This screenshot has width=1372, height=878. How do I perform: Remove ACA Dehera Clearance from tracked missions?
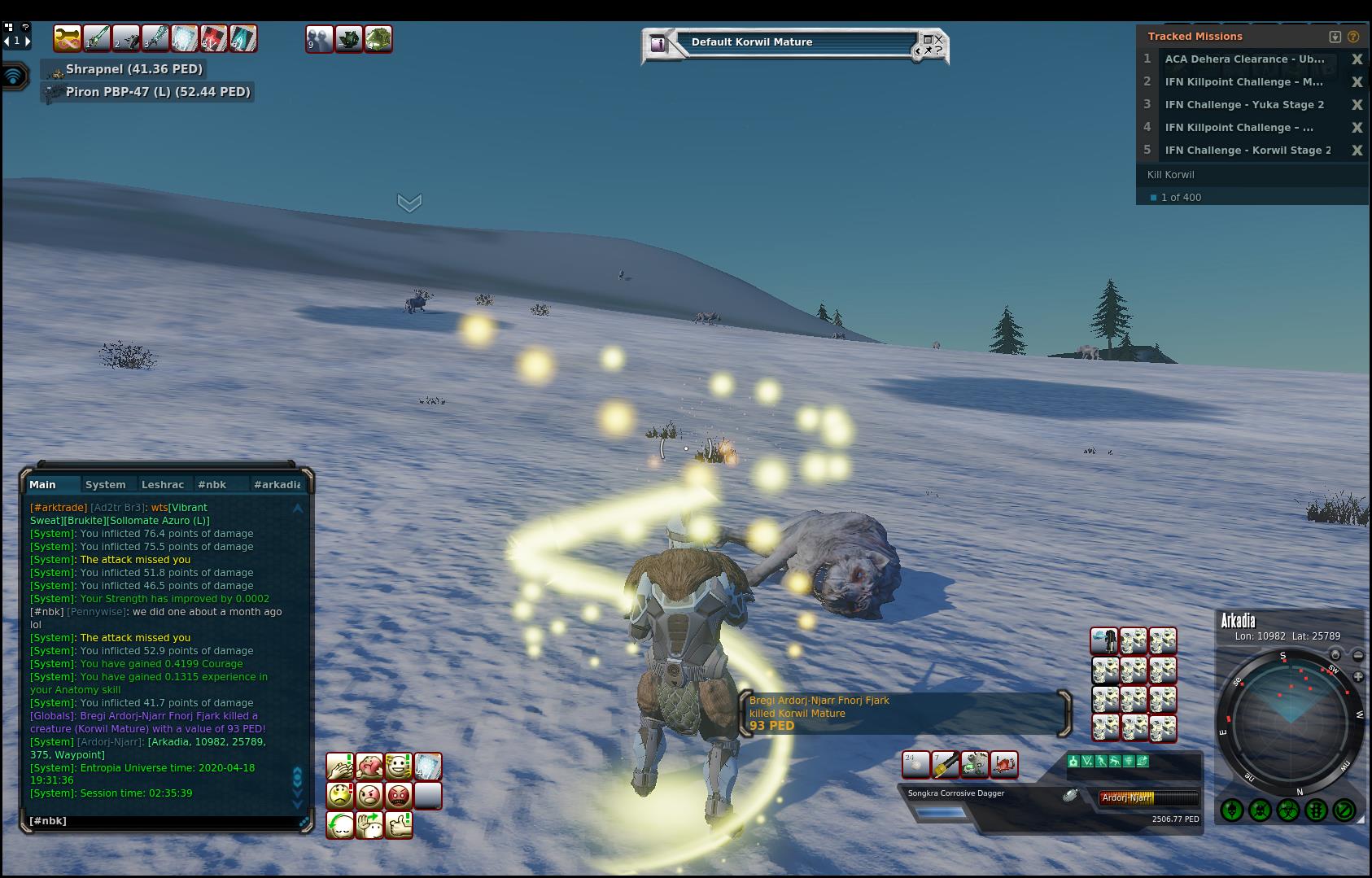1357,59
